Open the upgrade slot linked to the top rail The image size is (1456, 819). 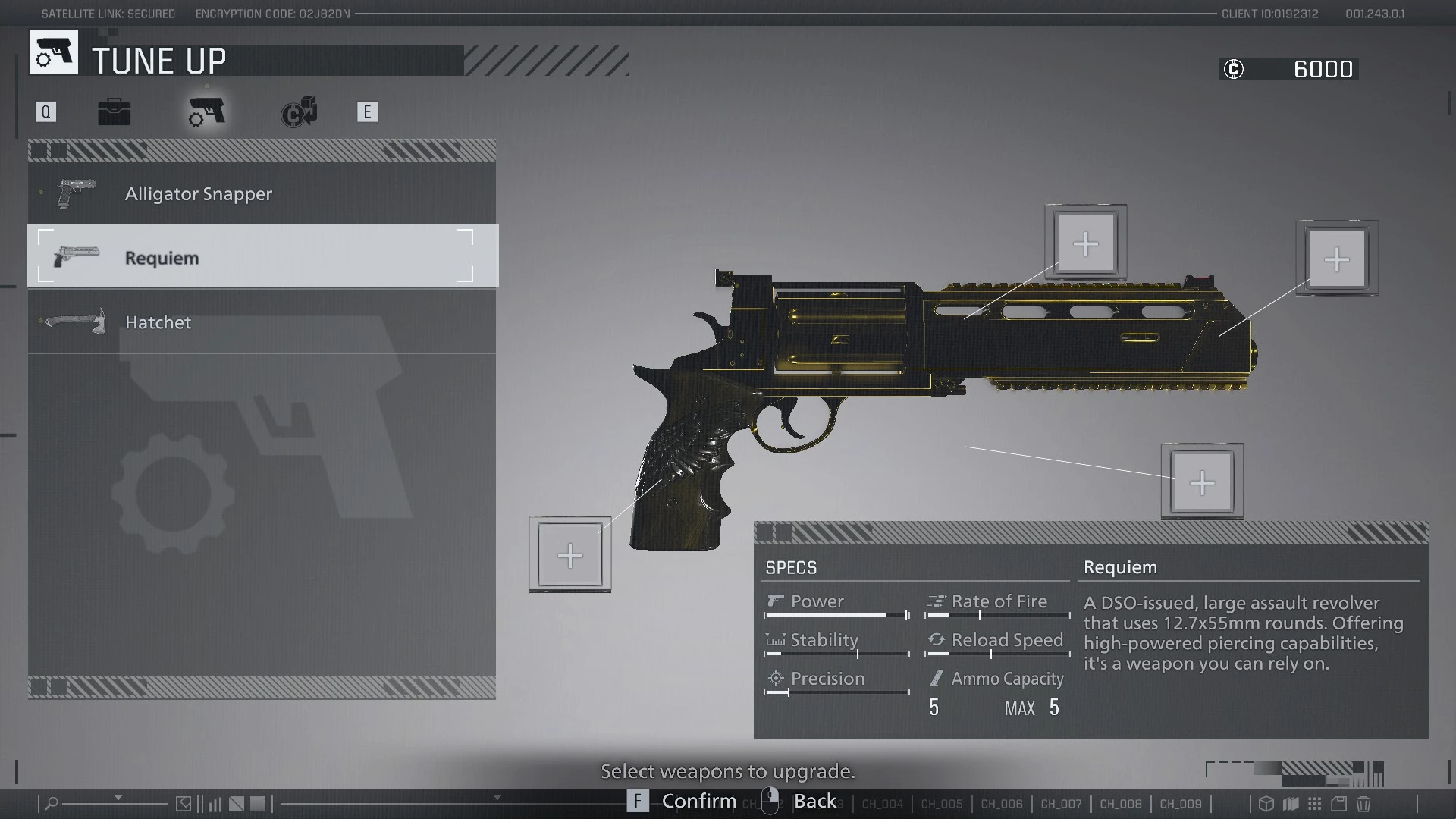pos(1086,243)
